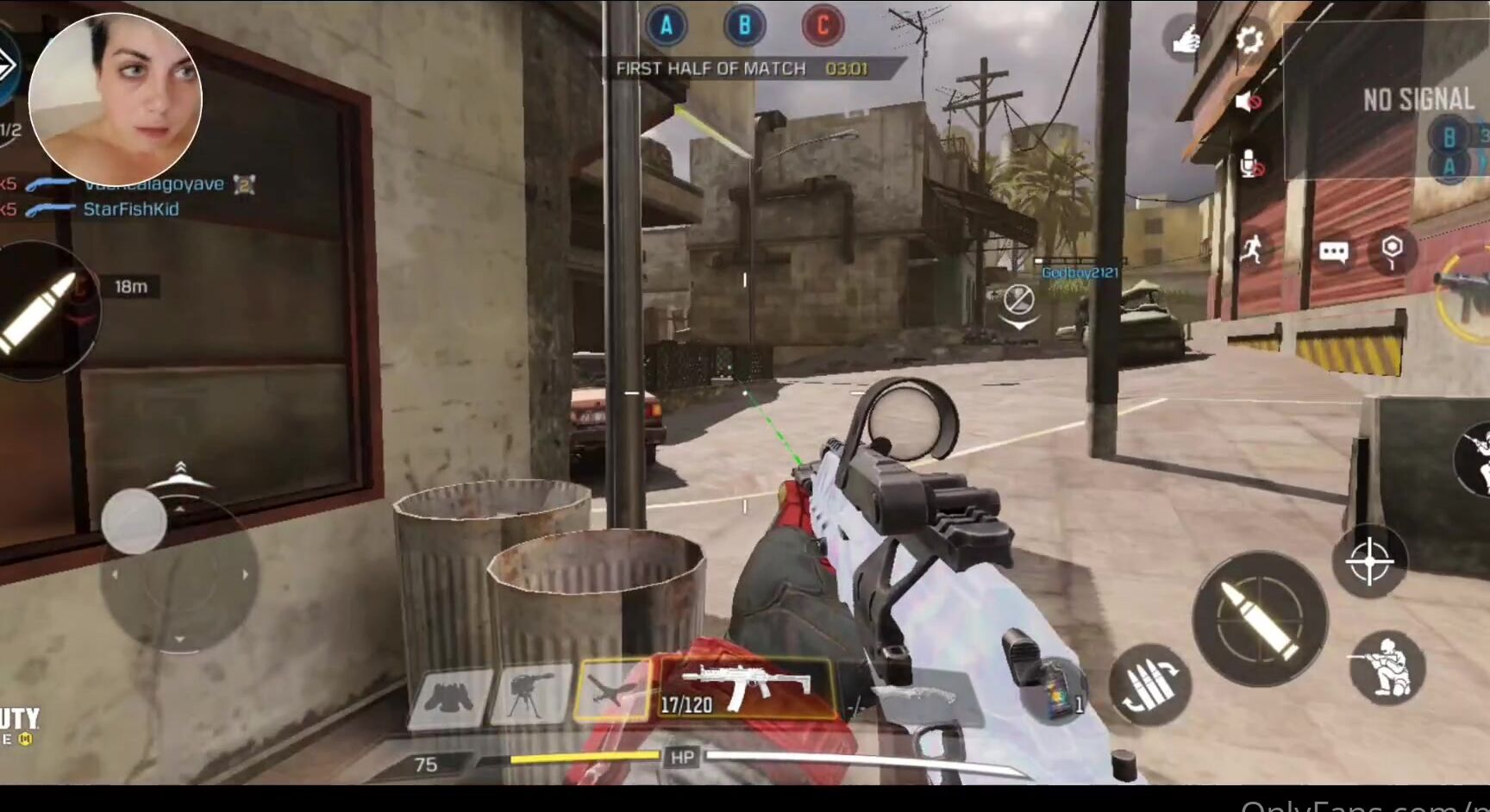This screenshot has height=812, width=1490.
Task: Tap the large right-side bullet fire button
Action: pos(1260,618)
